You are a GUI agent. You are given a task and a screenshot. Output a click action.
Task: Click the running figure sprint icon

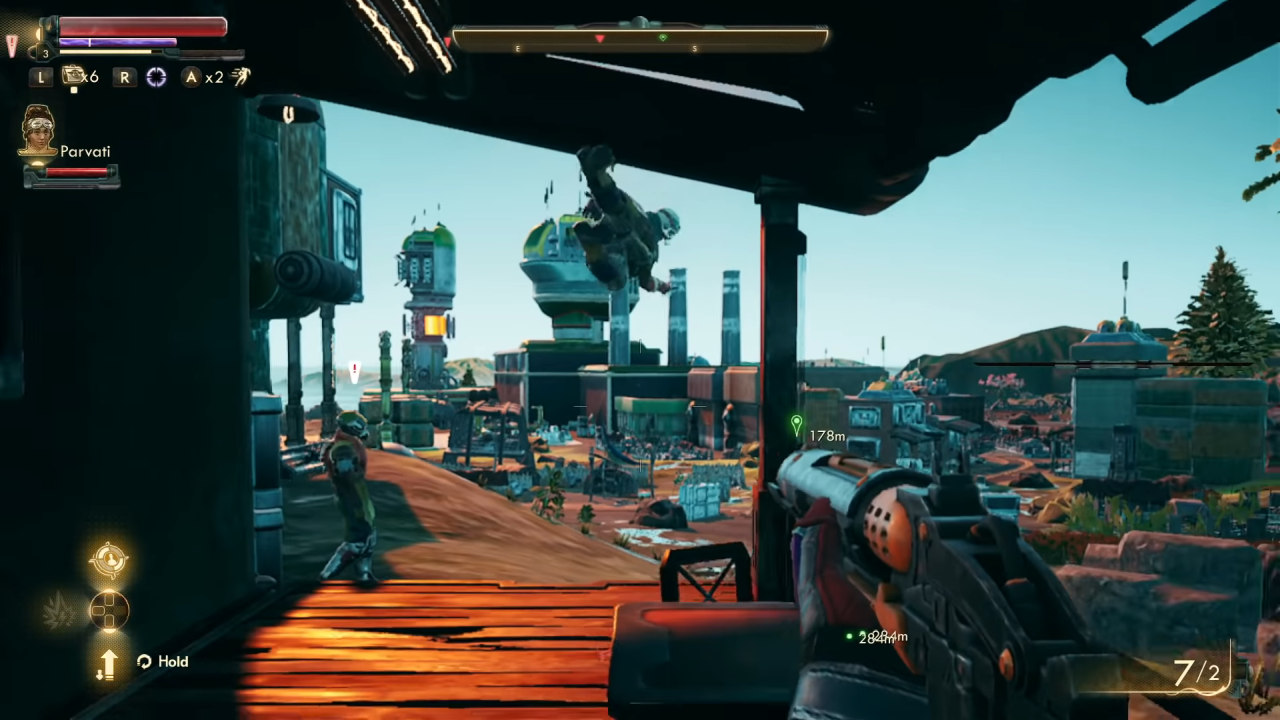(x=241, y=77)
